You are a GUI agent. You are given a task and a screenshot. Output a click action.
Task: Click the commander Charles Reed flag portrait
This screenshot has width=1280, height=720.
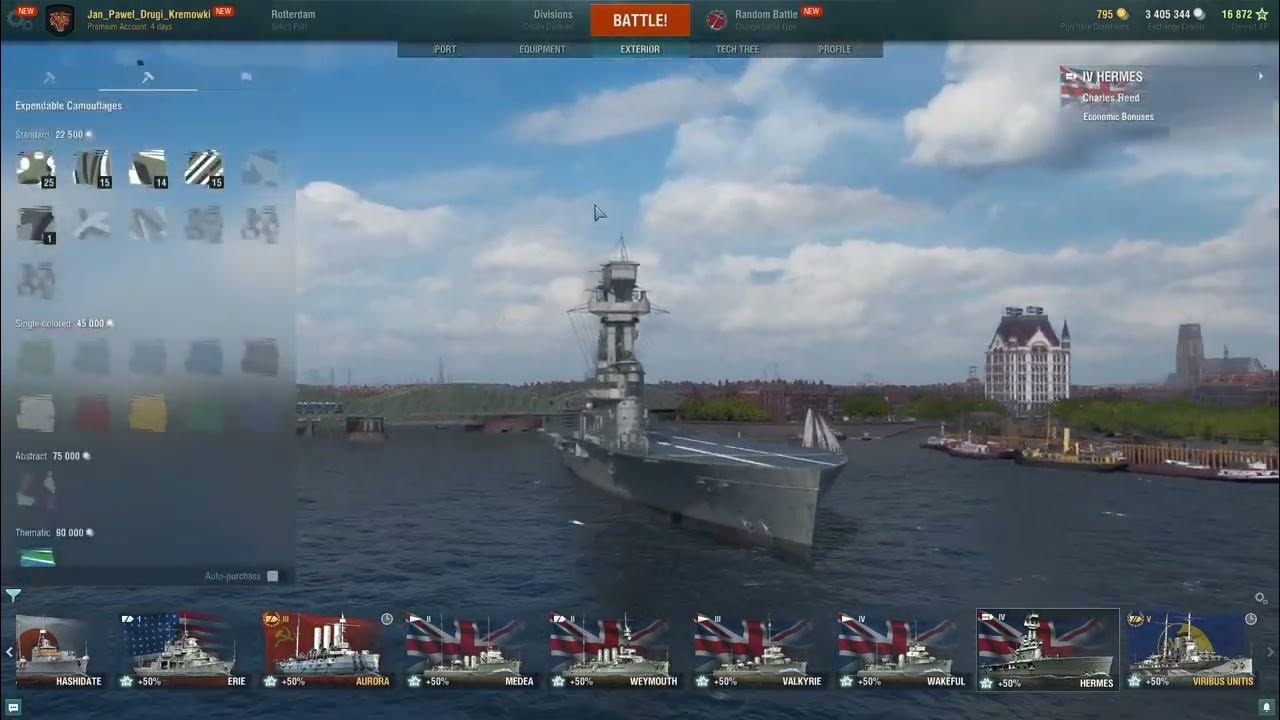(x=1072, y=90)
